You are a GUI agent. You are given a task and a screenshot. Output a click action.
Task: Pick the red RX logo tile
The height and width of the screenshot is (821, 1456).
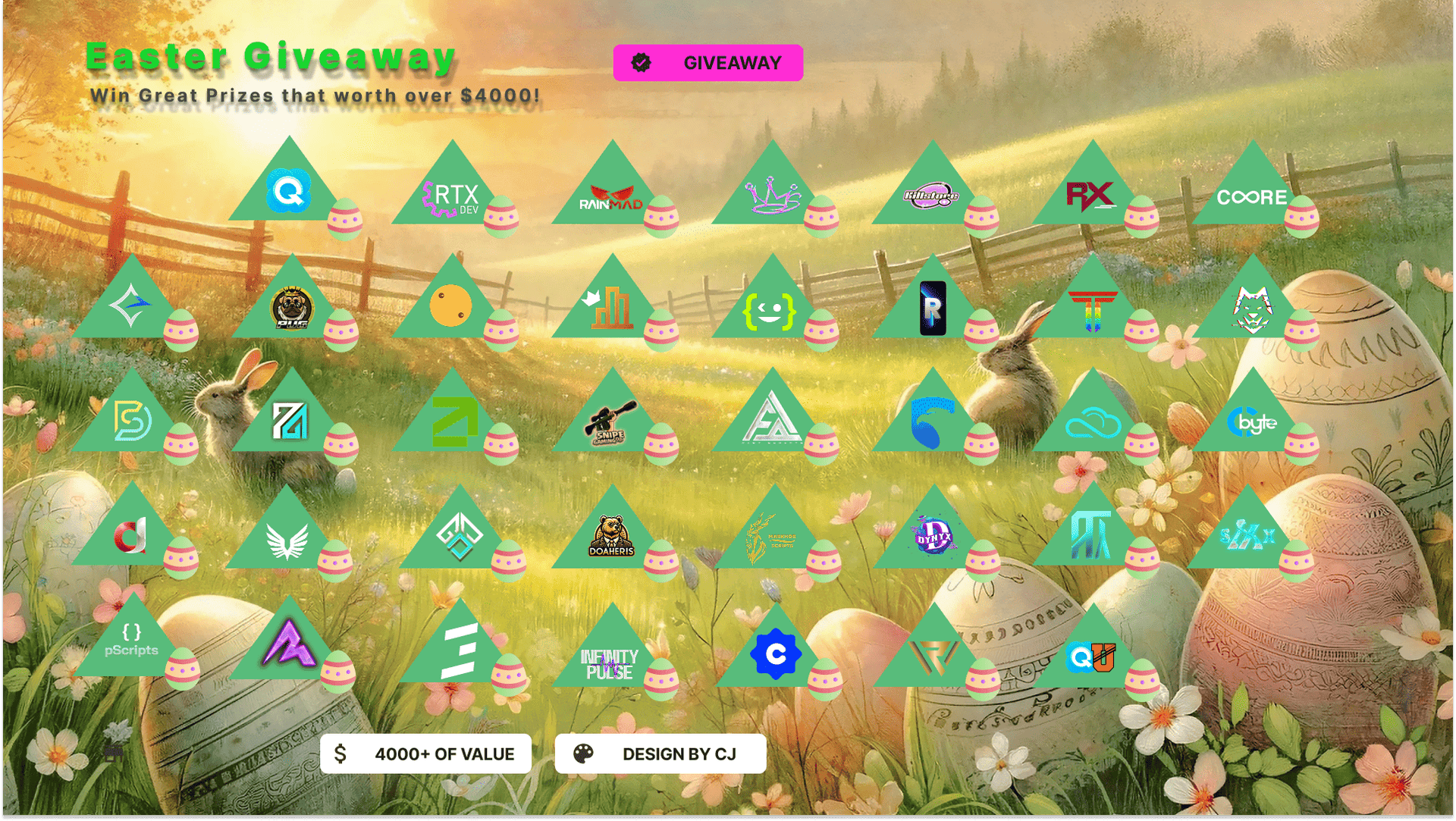tap(1091, 195)
